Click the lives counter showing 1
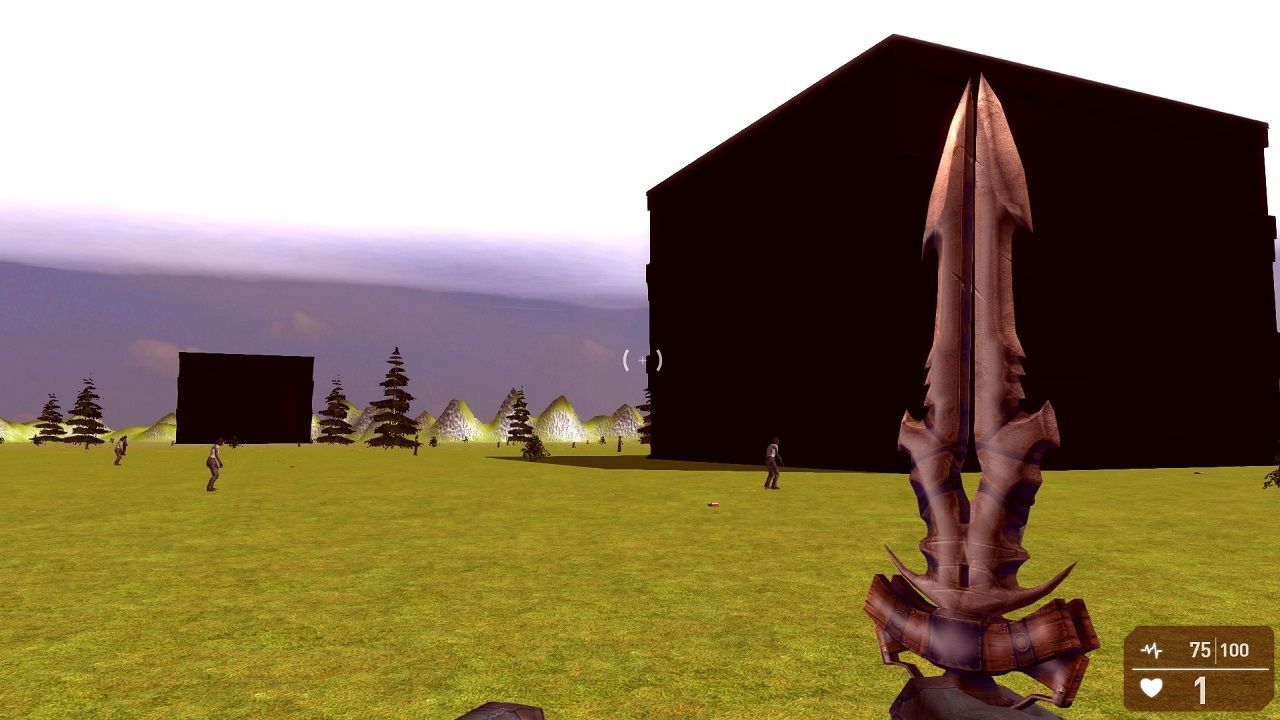 click(x=1200, y=690)
